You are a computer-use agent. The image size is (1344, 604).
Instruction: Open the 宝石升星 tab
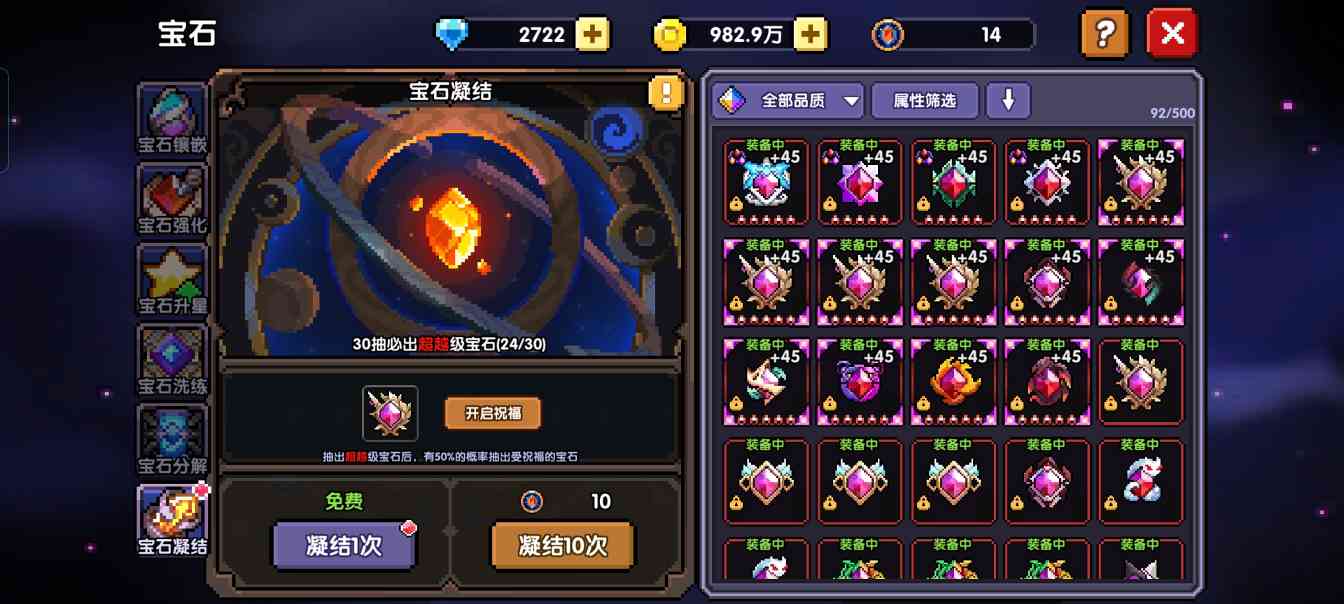tap(173, 281)
